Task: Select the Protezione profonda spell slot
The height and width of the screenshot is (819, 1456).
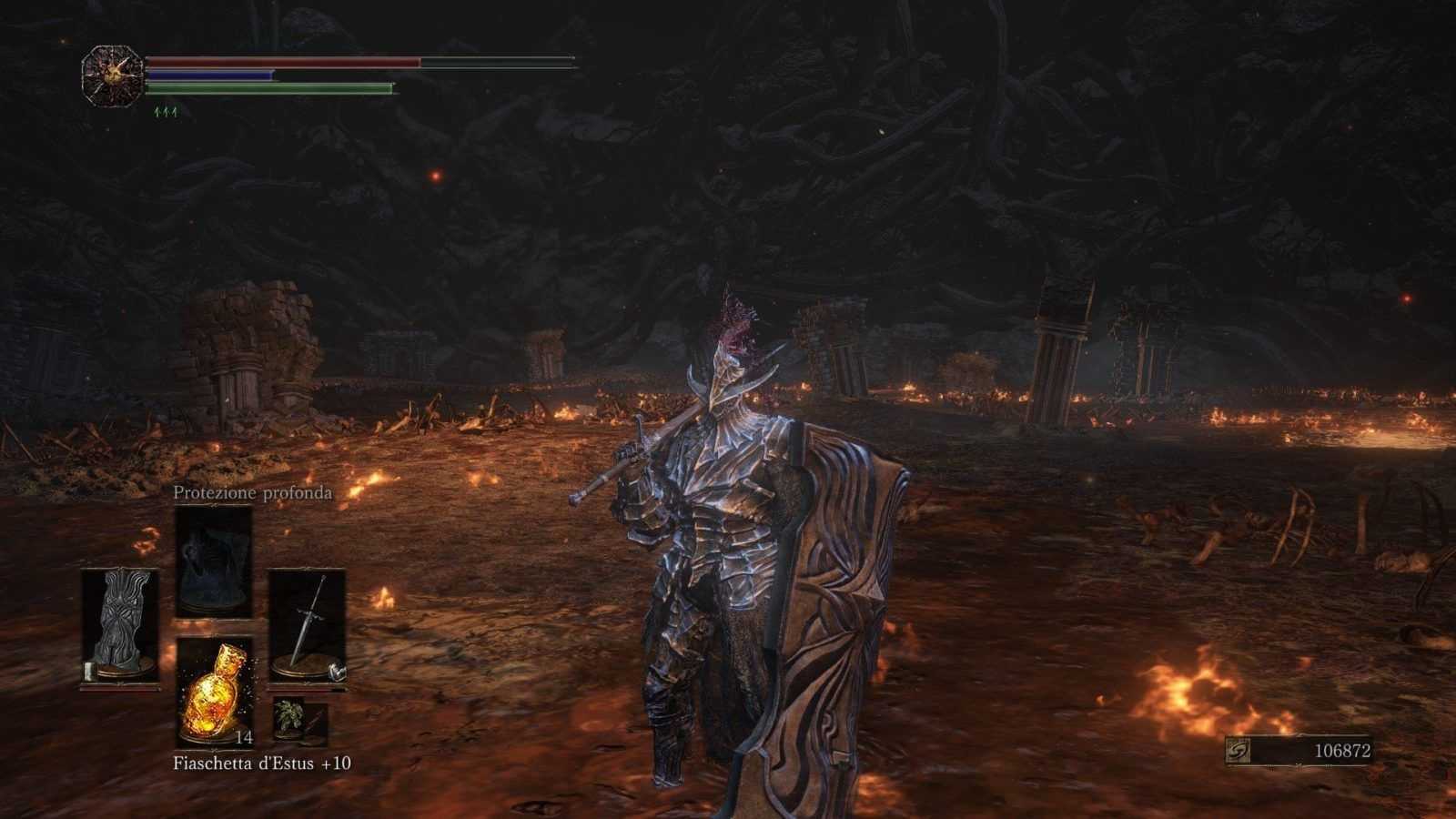Action: [x=213, y=562]
